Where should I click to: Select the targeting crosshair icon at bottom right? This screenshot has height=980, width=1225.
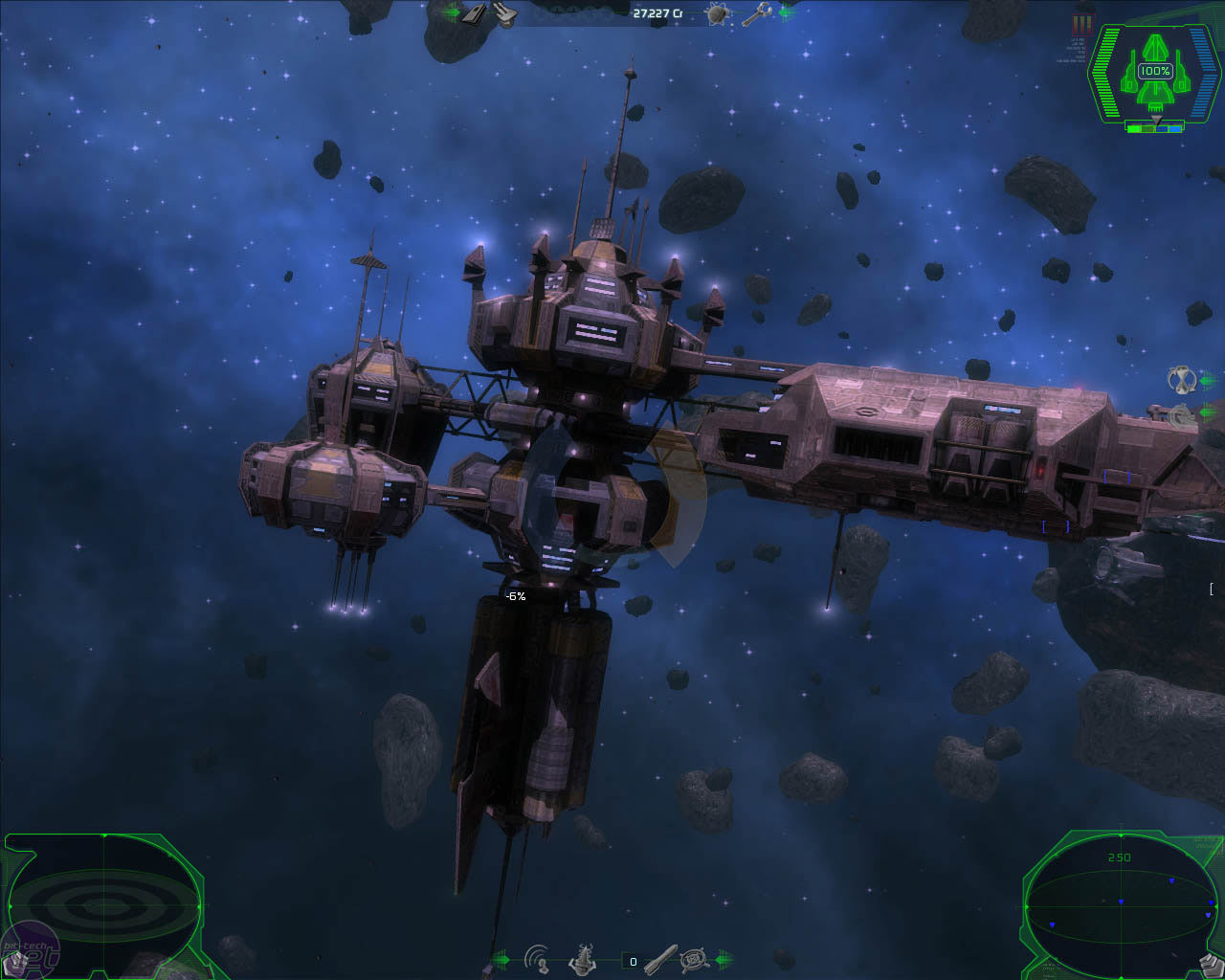pos(693,959)
